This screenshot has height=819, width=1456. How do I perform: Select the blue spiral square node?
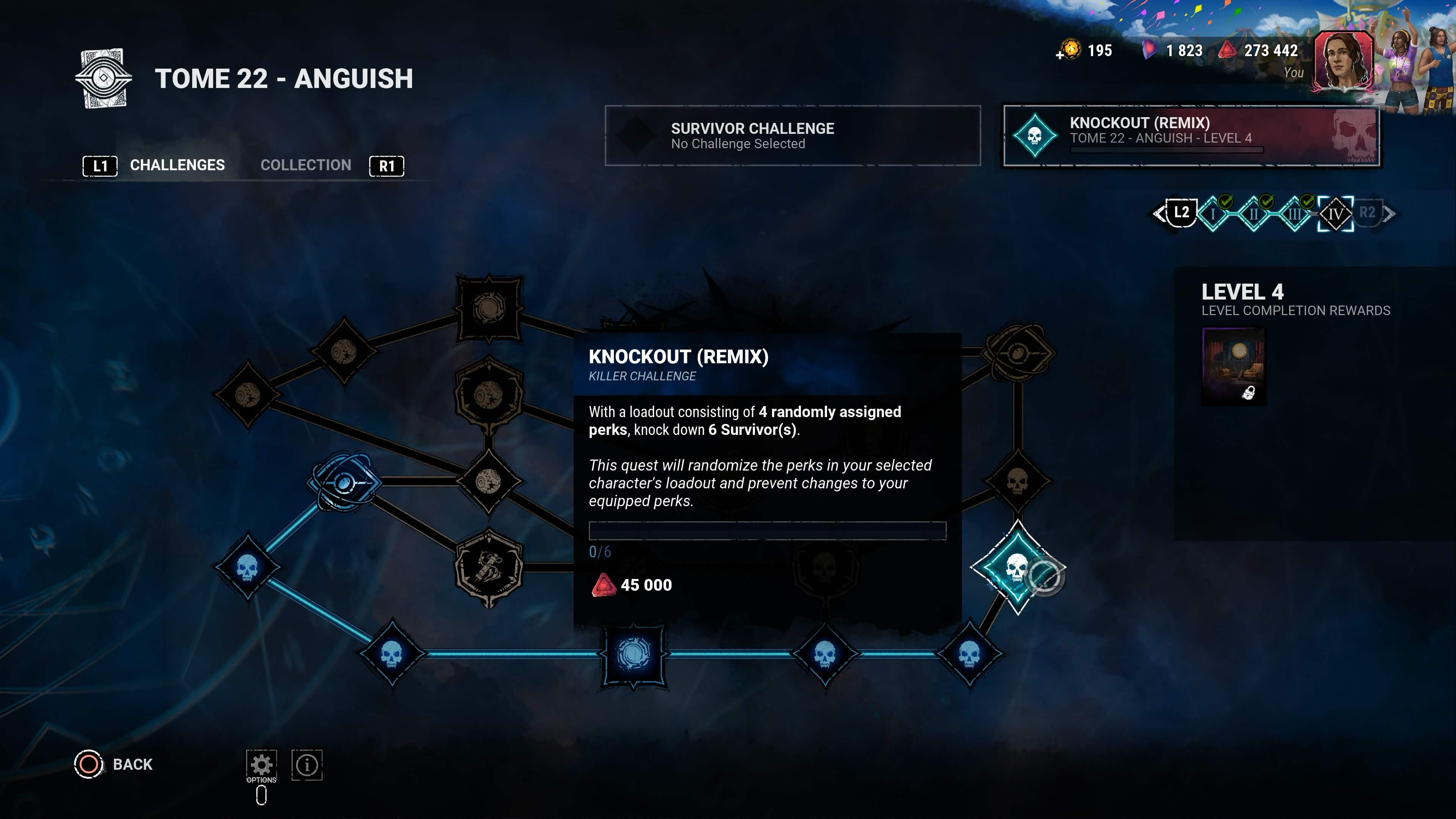[634, 654]
